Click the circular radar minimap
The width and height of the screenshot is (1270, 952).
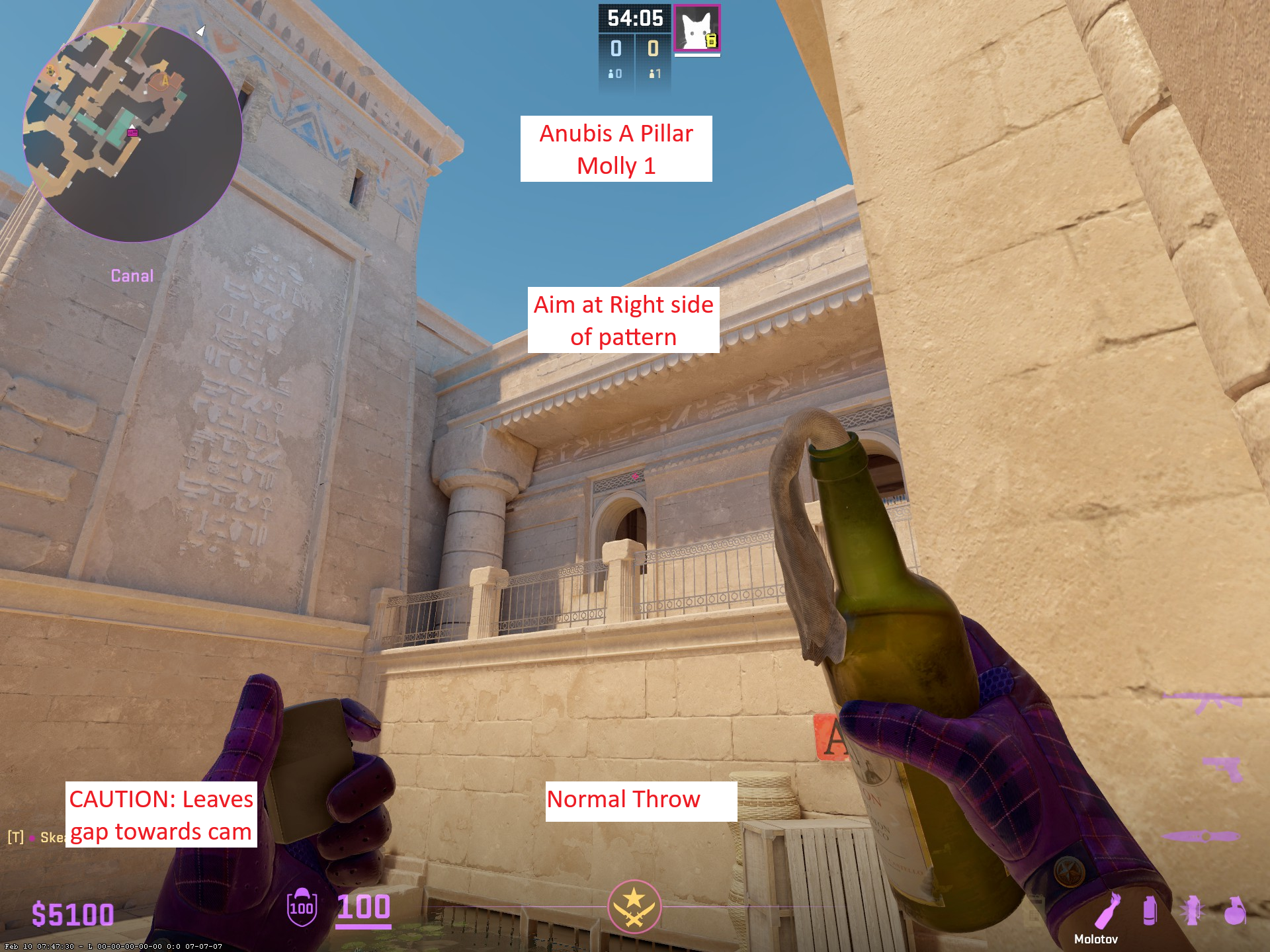(132, 132)
